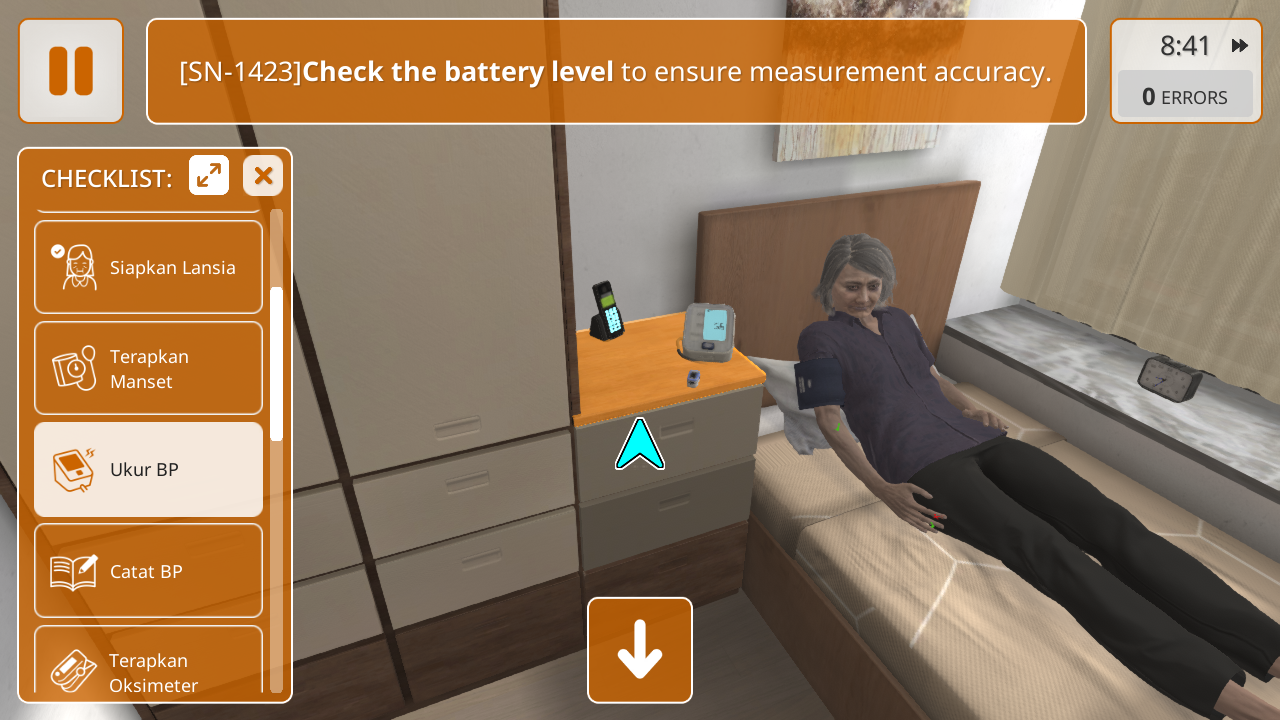Screen dimensions: 1280x720
Task: Select the Siapkan Lansia checklist item
Action: [x=148, y=267]
